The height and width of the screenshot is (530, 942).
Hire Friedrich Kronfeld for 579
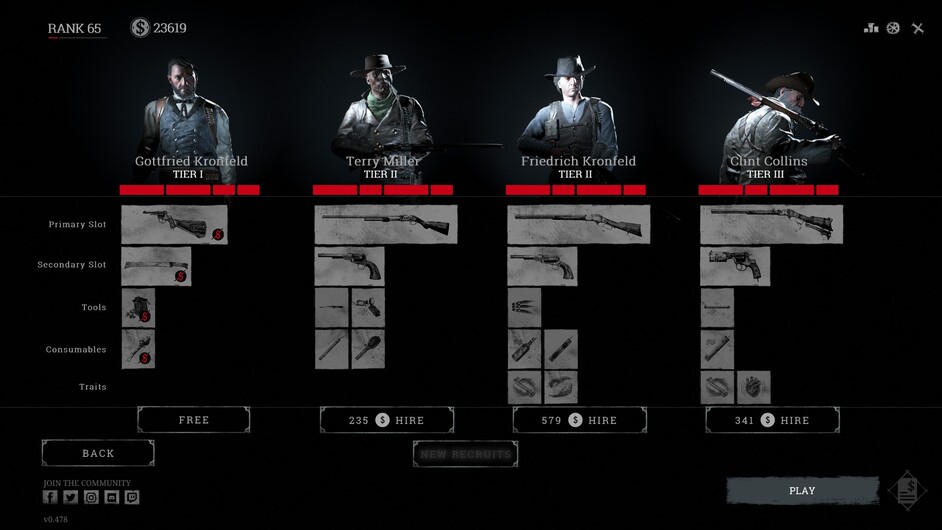click(580, 420)
